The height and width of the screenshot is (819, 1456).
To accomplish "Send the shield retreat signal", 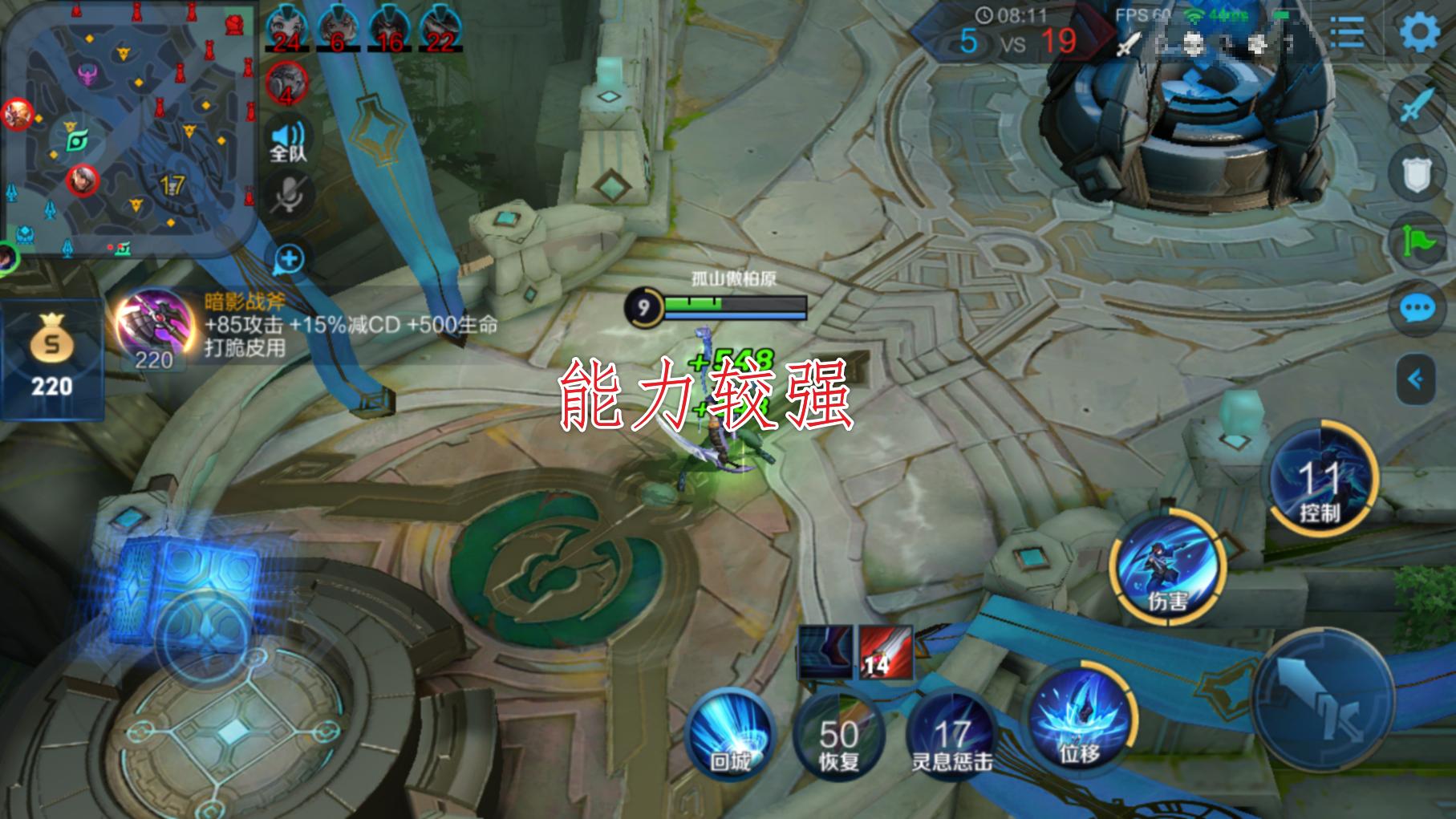I will pos(1417,173).
